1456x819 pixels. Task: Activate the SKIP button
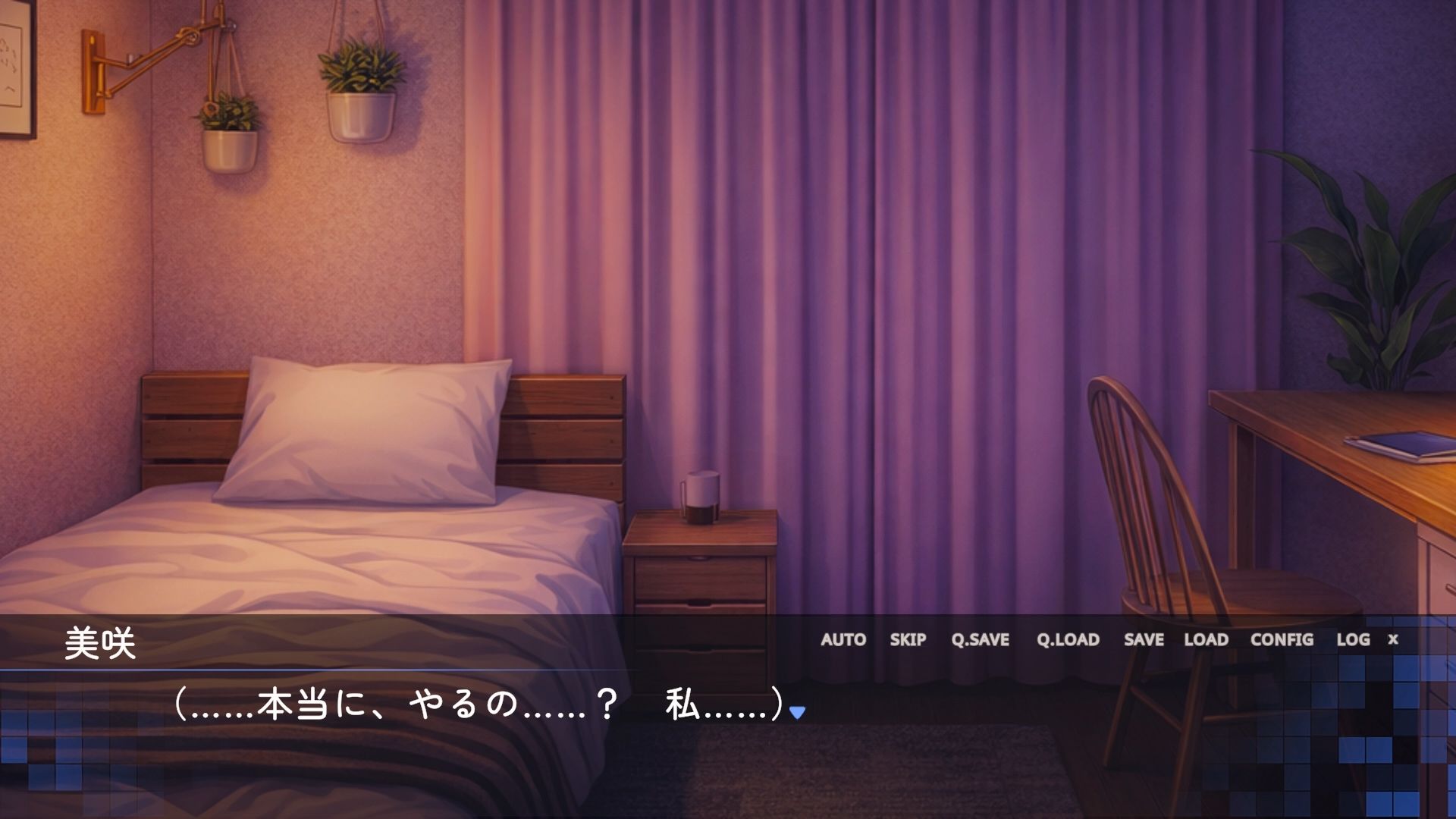(x=908, y=639)
